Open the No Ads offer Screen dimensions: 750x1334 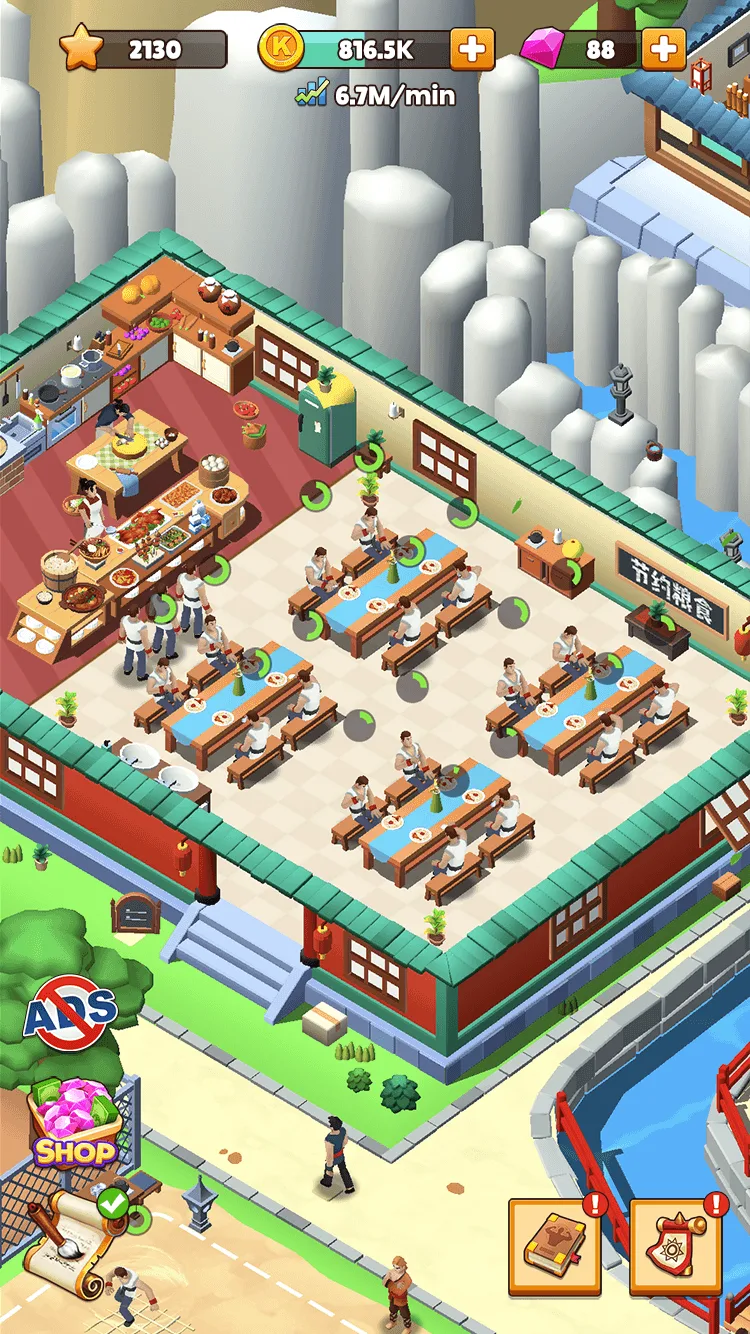[71, 1012]
